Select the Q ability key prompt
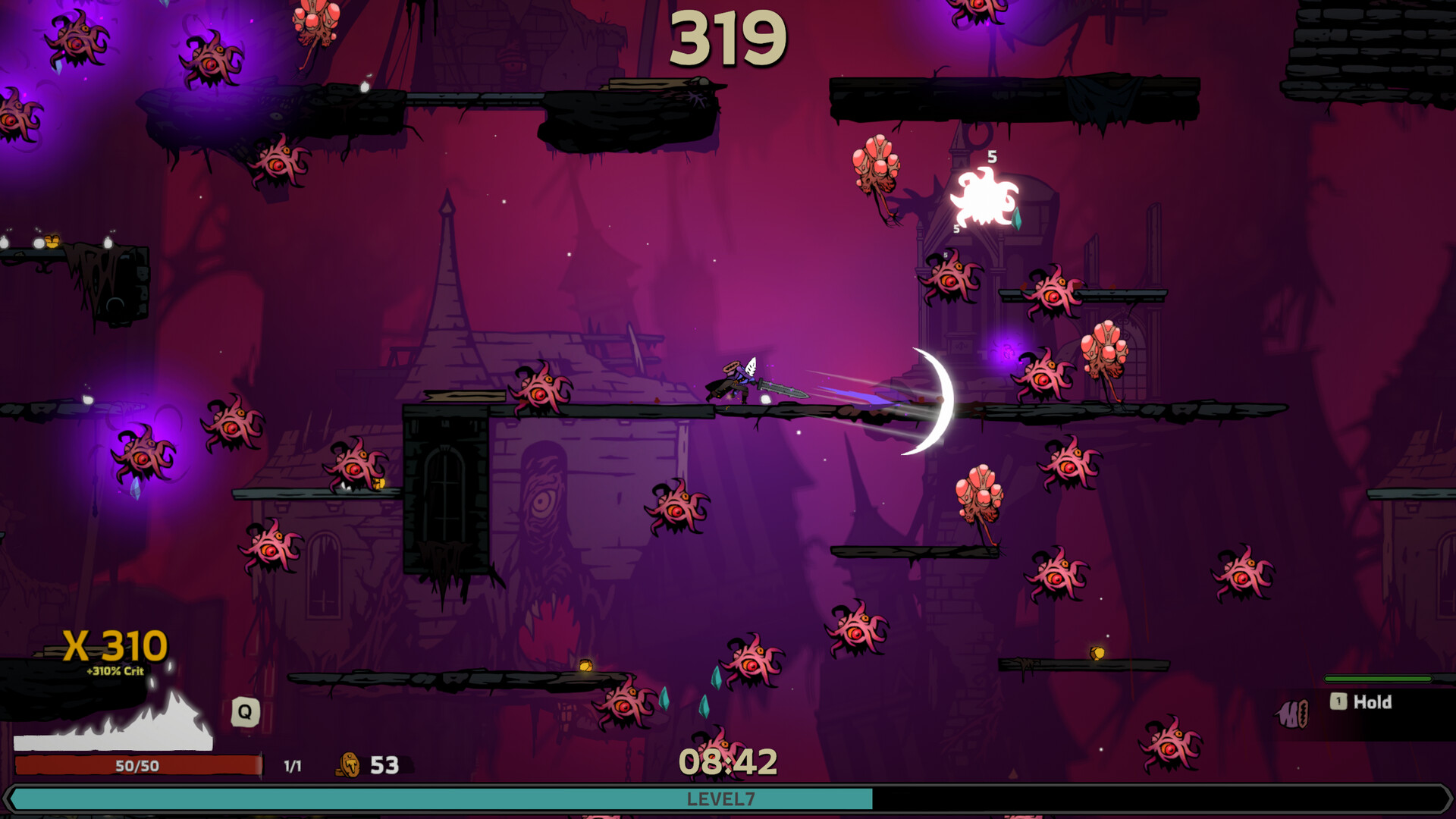The image size is (1456, 819). (x=243, y=711)
